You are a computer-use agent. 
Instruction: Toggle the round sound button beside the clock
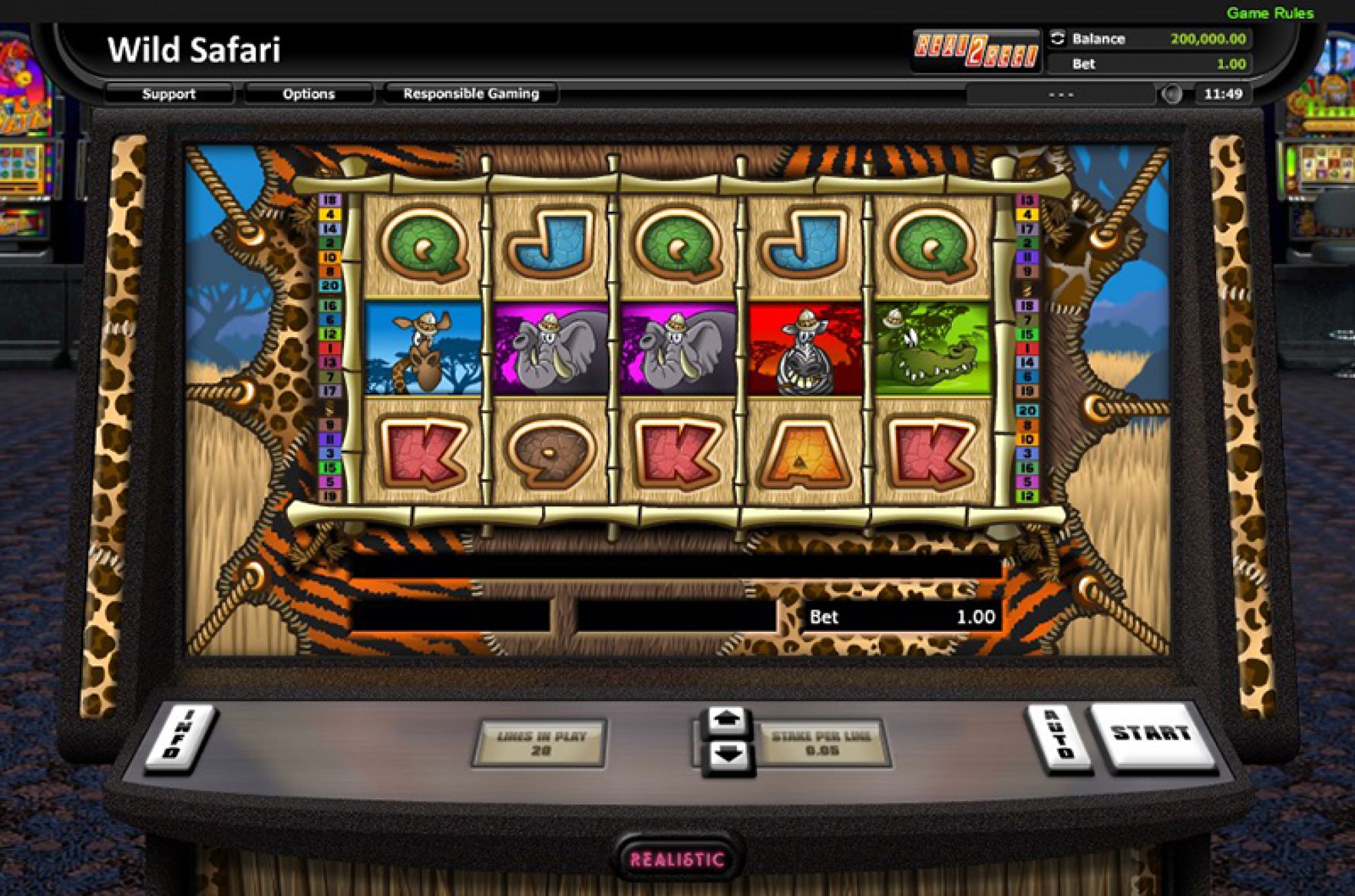click(1171, 94)
